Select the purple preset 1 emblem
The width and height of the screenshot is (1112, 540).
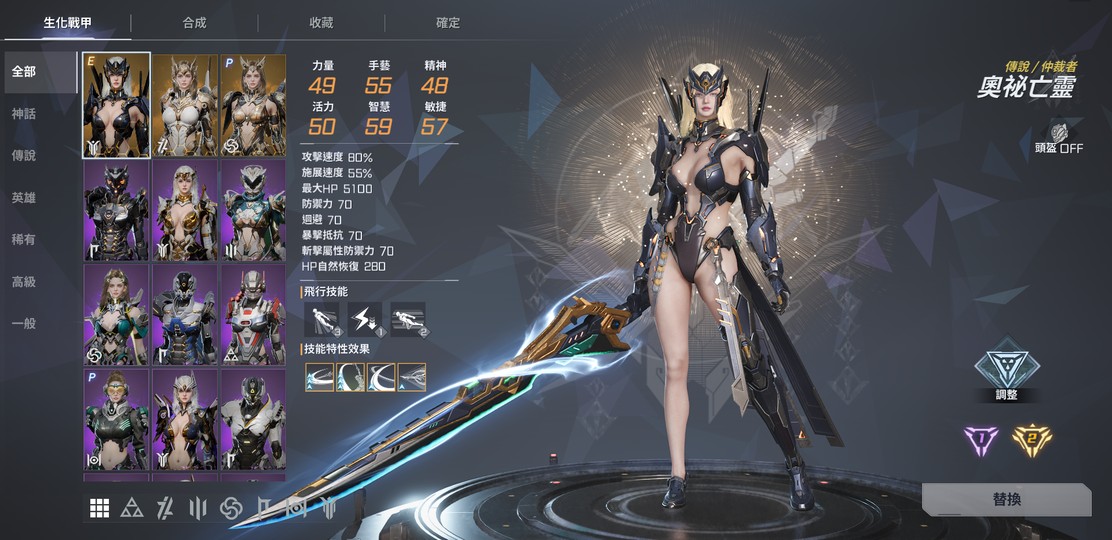(x=979, y=439)
